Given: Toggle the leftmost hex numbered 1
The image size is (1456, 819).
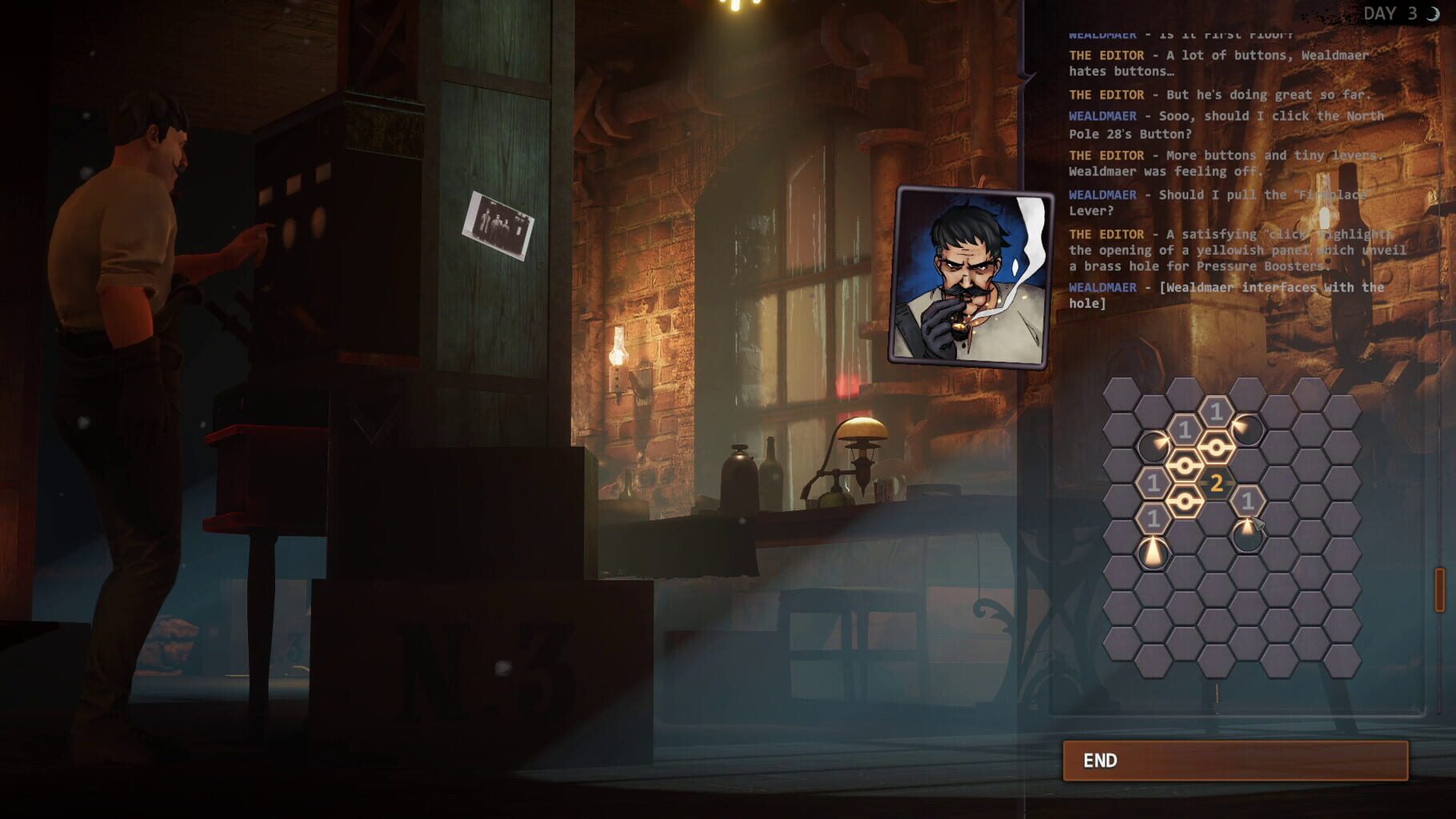Looking at the screenshot, I should click(1185, 429).
